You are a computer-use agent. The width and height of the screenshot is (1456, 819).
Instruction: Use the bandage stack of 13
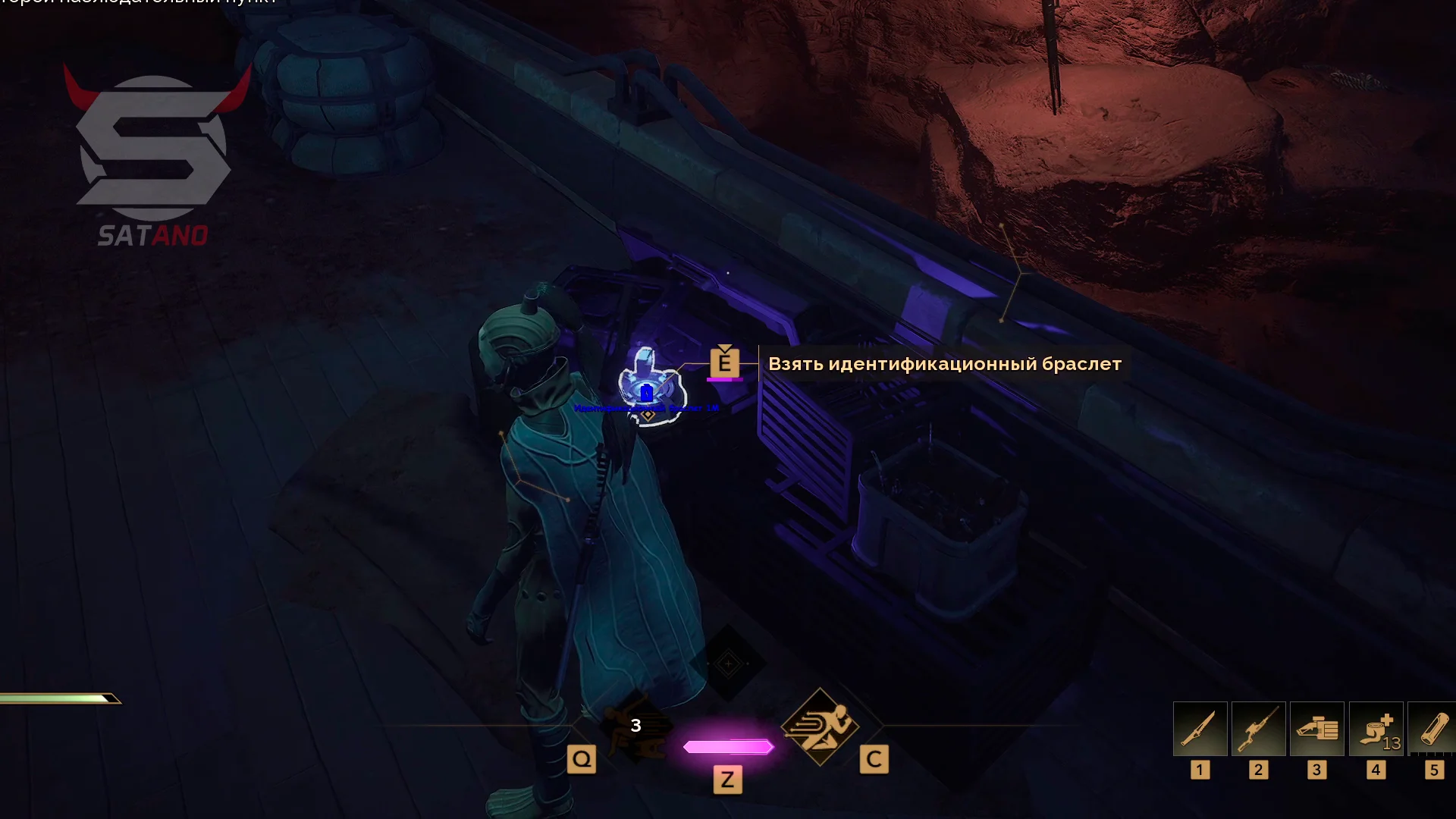tap(1376, 729)
